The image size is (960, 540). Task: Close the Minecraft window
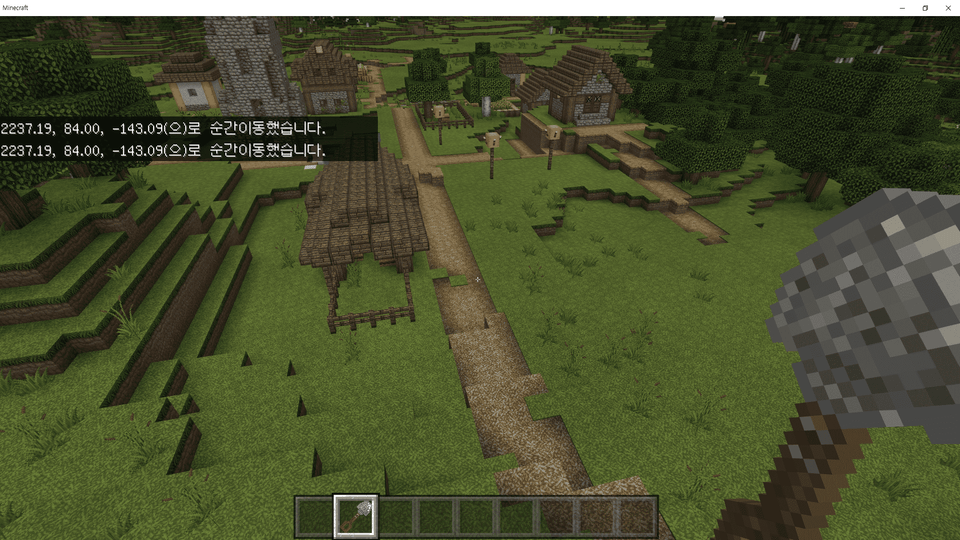(947, 8)
